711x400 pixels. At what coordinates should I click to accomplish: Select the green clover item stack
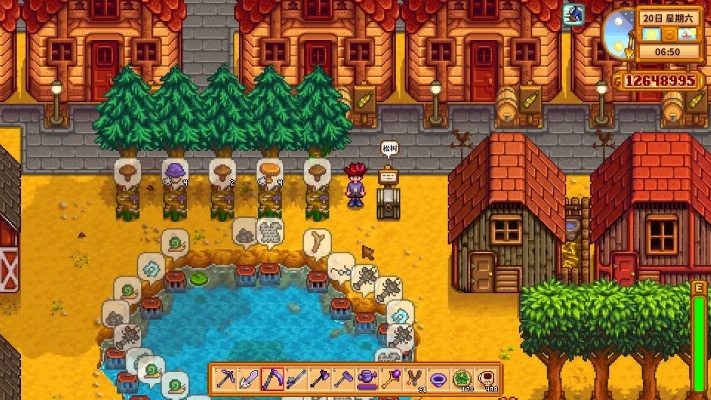click(462, 379)
